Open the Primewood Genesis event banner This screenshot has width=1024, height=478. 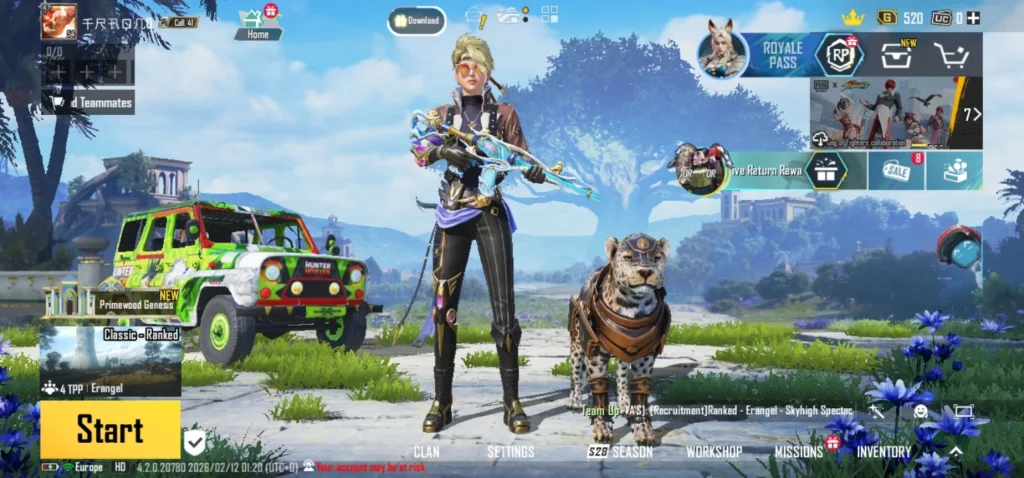click(x=110, y=300)
